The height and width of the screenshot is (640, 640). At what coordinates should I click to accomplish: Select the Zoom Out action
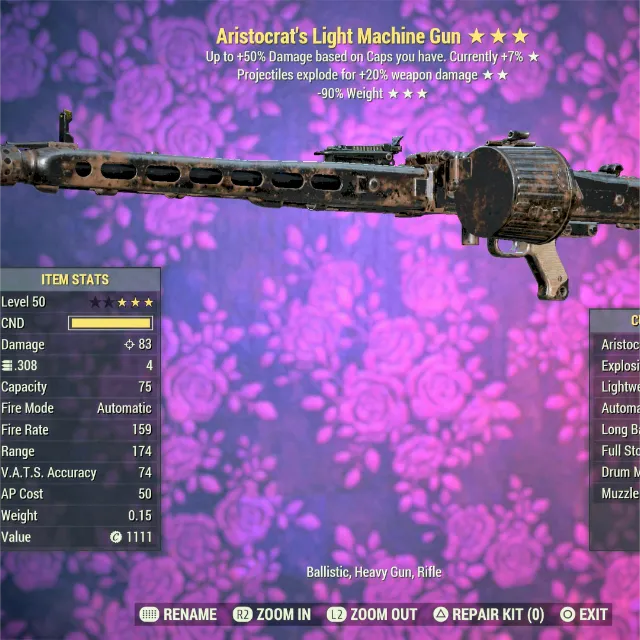tap(371, 614)
